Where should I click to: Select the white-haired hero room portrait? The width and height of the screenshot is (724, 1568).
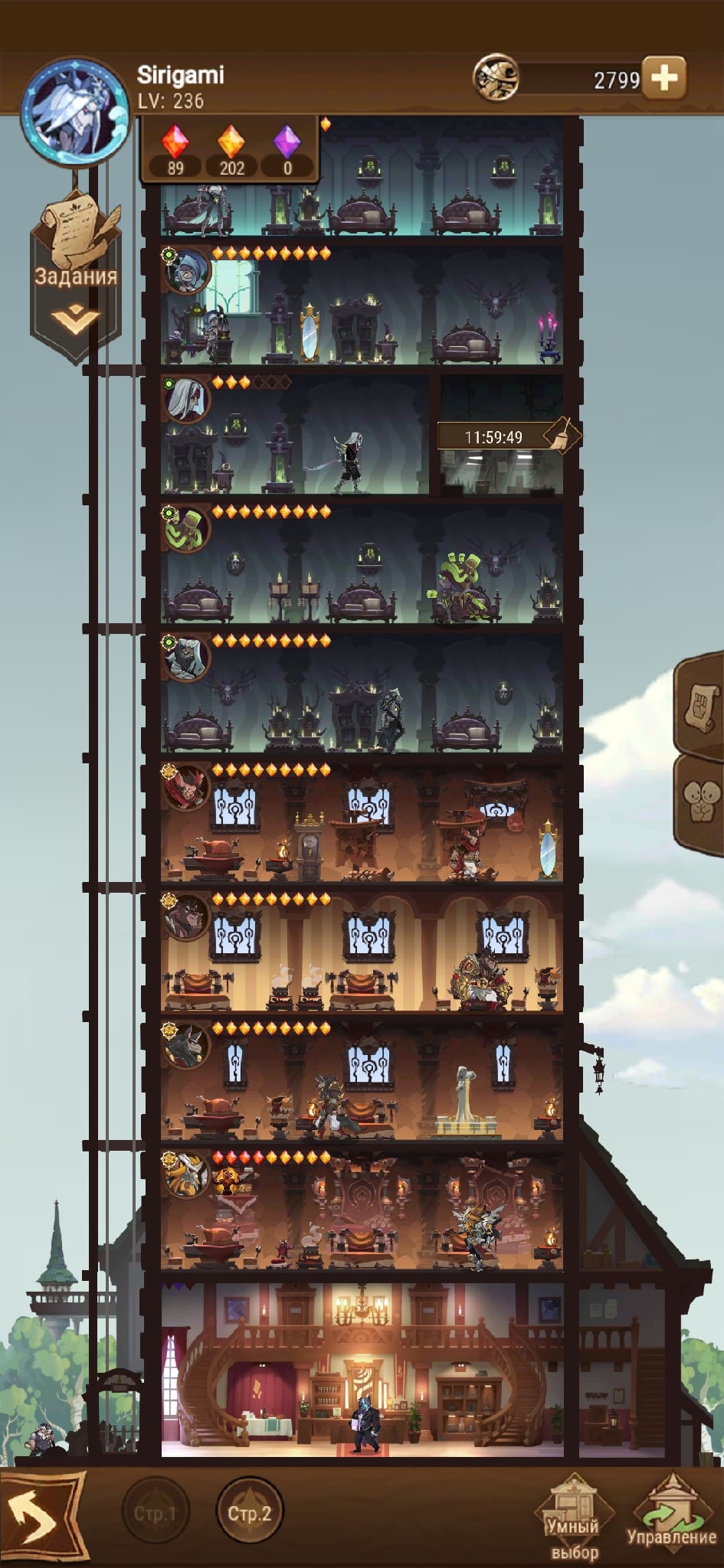coord(186,399)
